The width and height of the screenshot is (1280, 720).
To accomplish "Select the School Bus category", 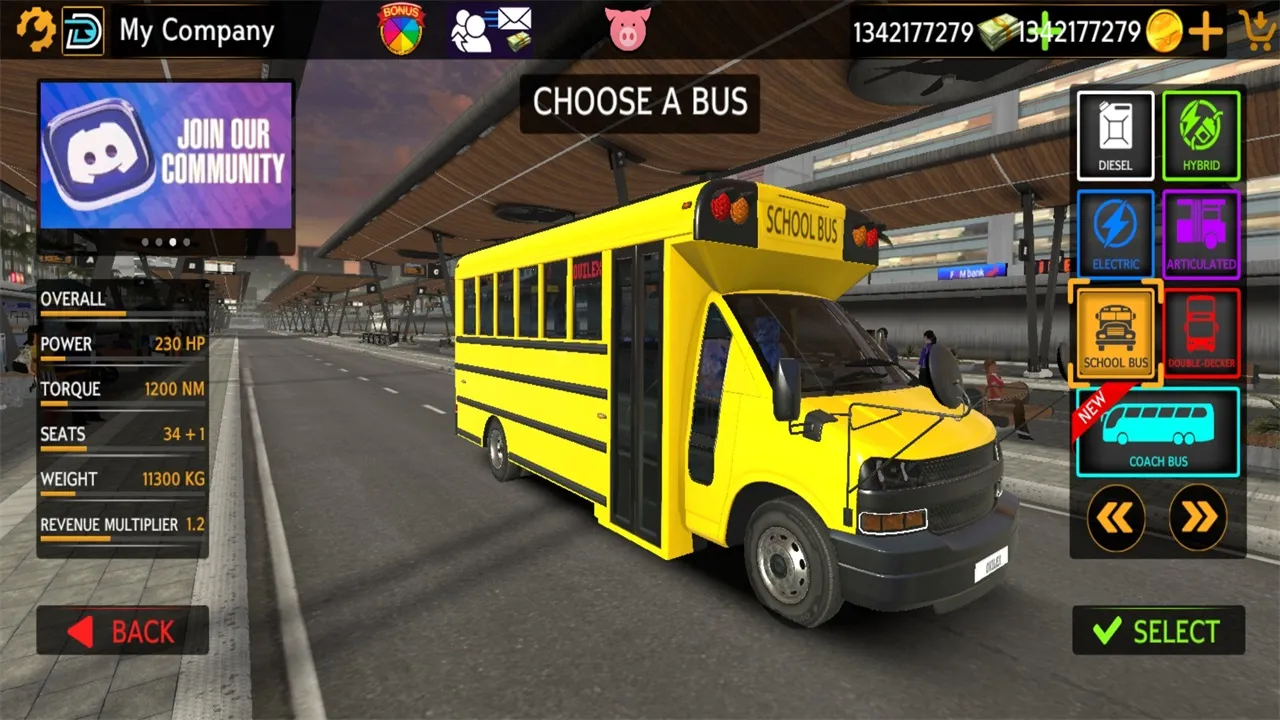I will [1116, 333].
